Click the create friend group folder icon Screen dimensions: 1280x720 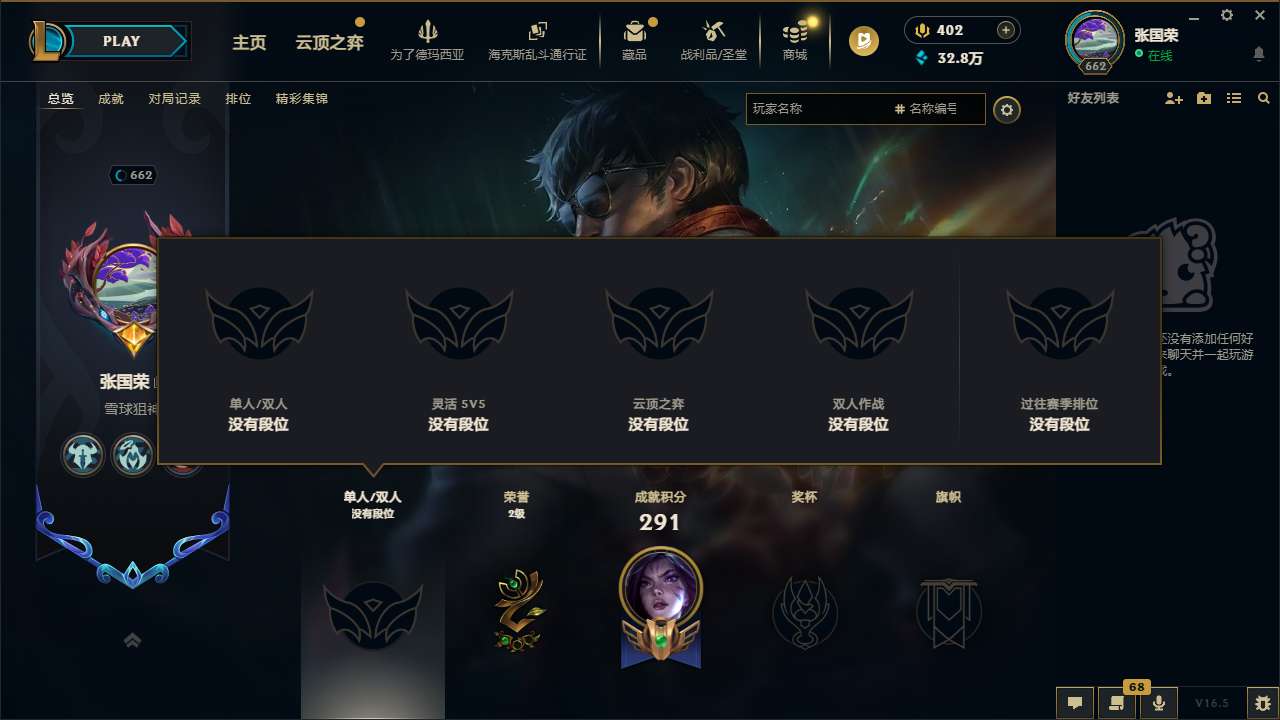1203,98
